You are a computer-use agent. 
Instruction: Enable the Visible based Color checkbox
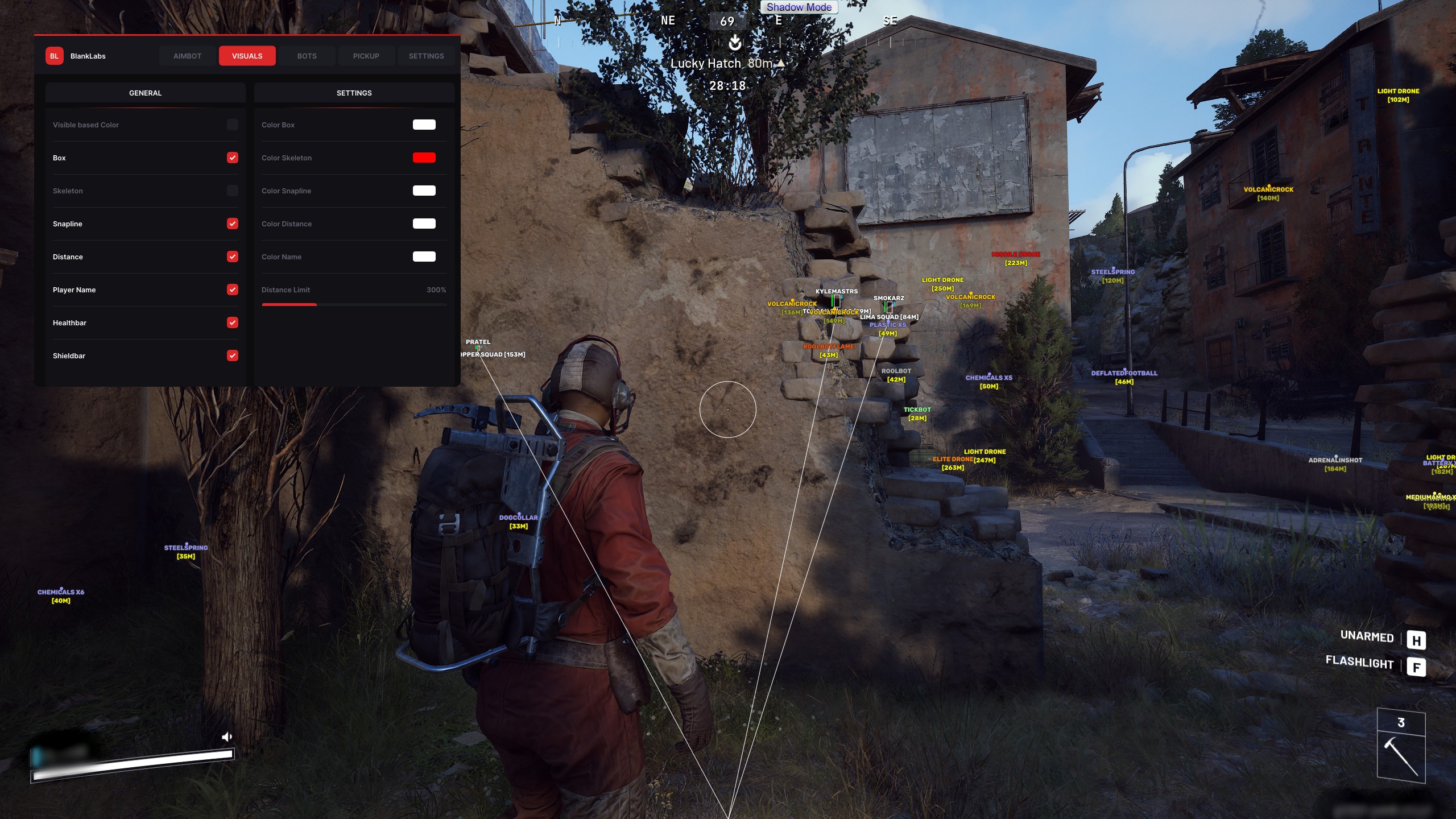coord(232,125)
